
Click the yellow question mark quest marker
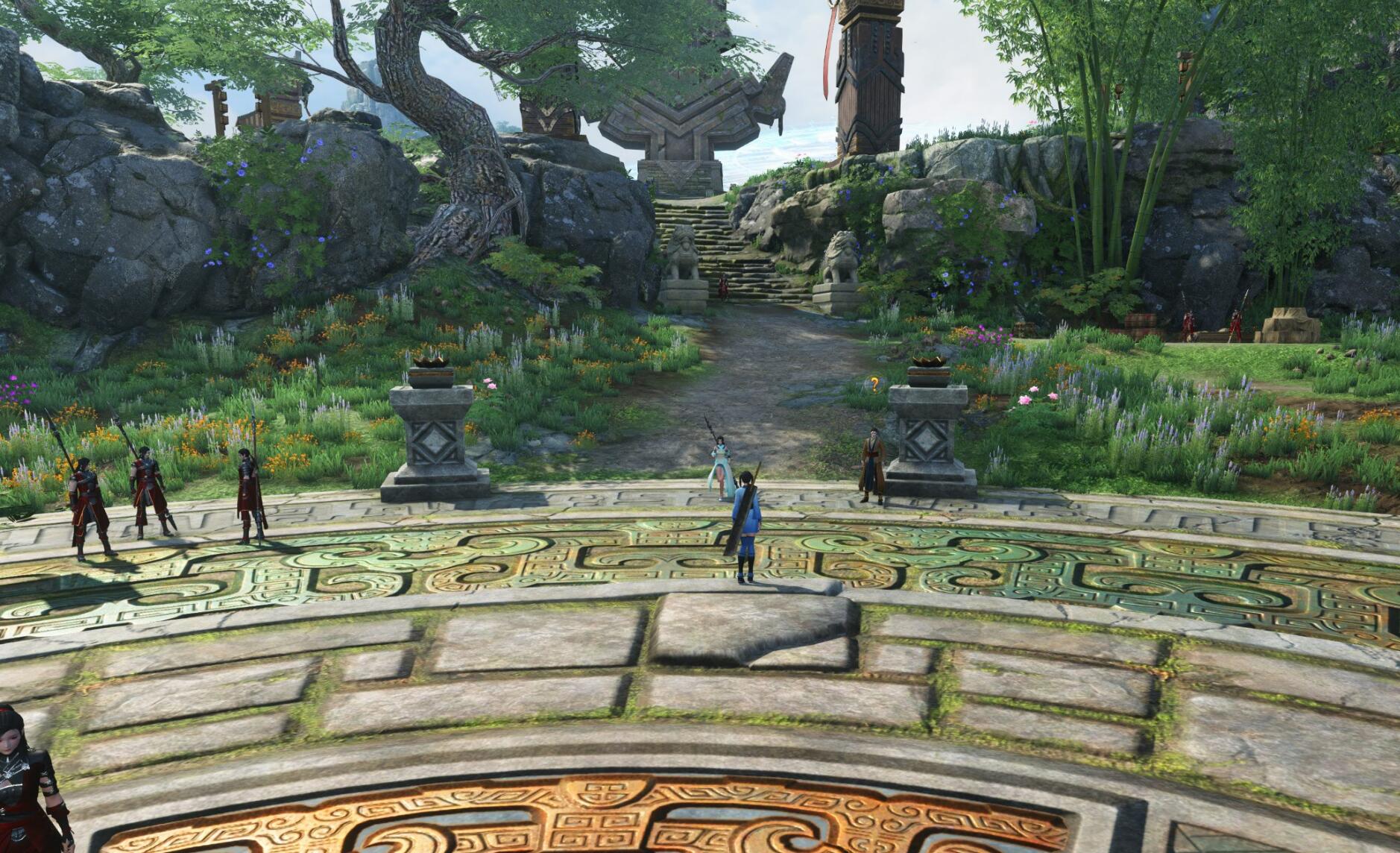[874, 384]
